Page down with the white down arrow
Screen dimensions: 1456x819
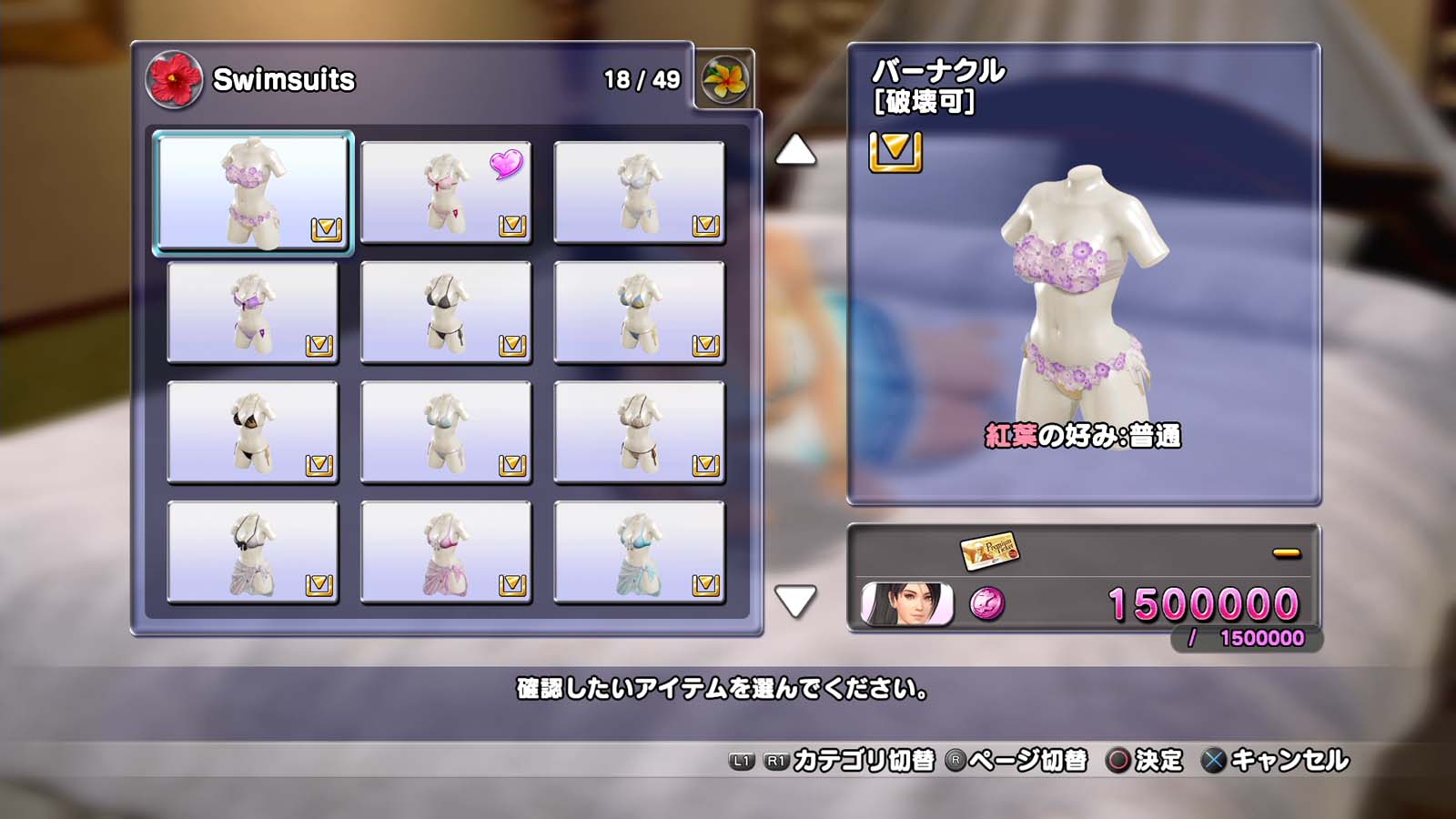click(x=794, y=601)
